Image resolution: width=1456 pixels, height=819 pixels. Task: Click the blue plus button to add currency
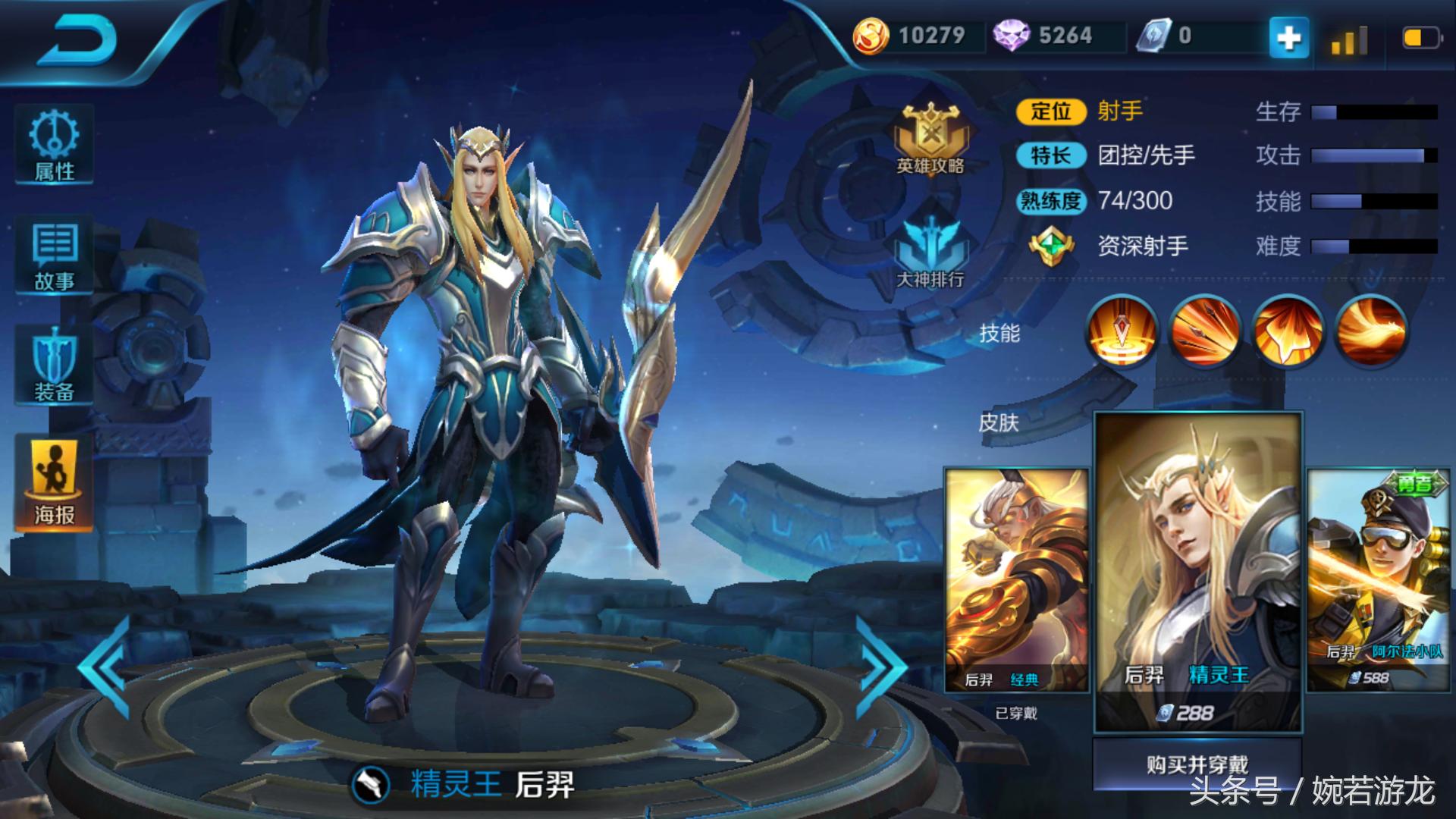point(1288,37)
